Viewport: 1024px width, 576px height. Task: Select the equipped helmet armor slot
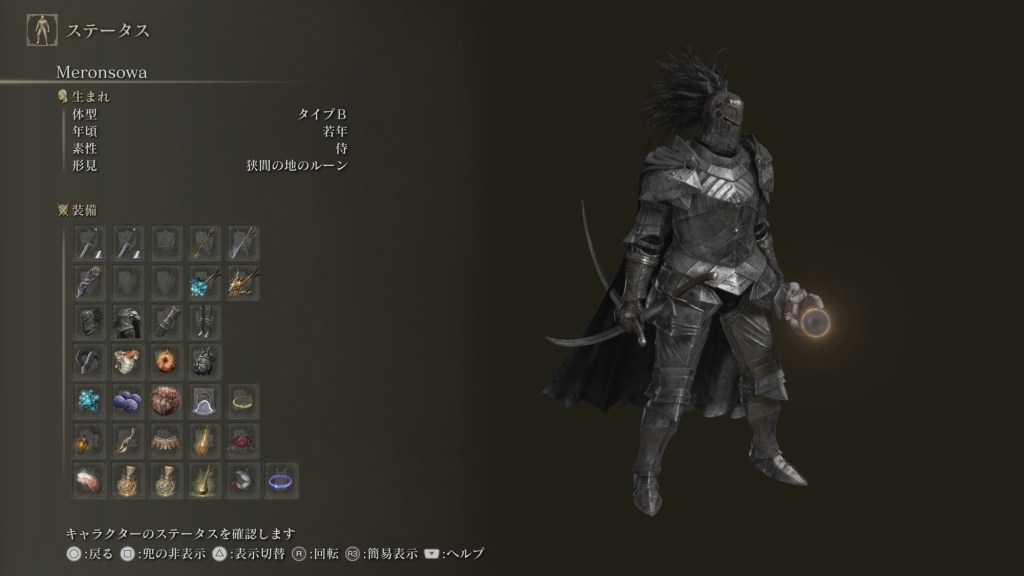click(x=90, y=321)
